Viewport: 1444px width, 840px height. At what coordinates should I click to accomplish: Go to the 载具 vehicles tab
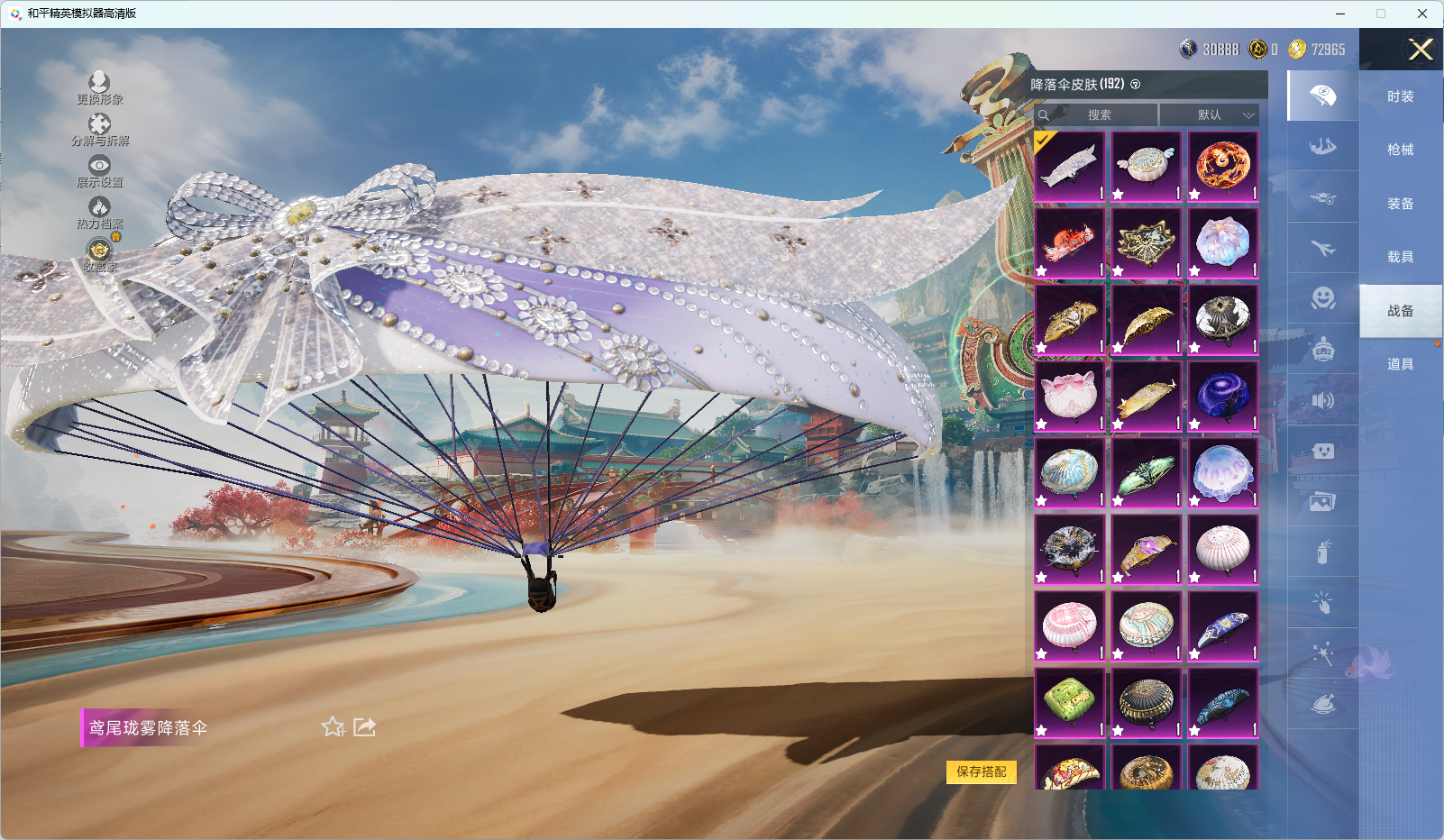pyautogui.click(x=1400, y=257)
